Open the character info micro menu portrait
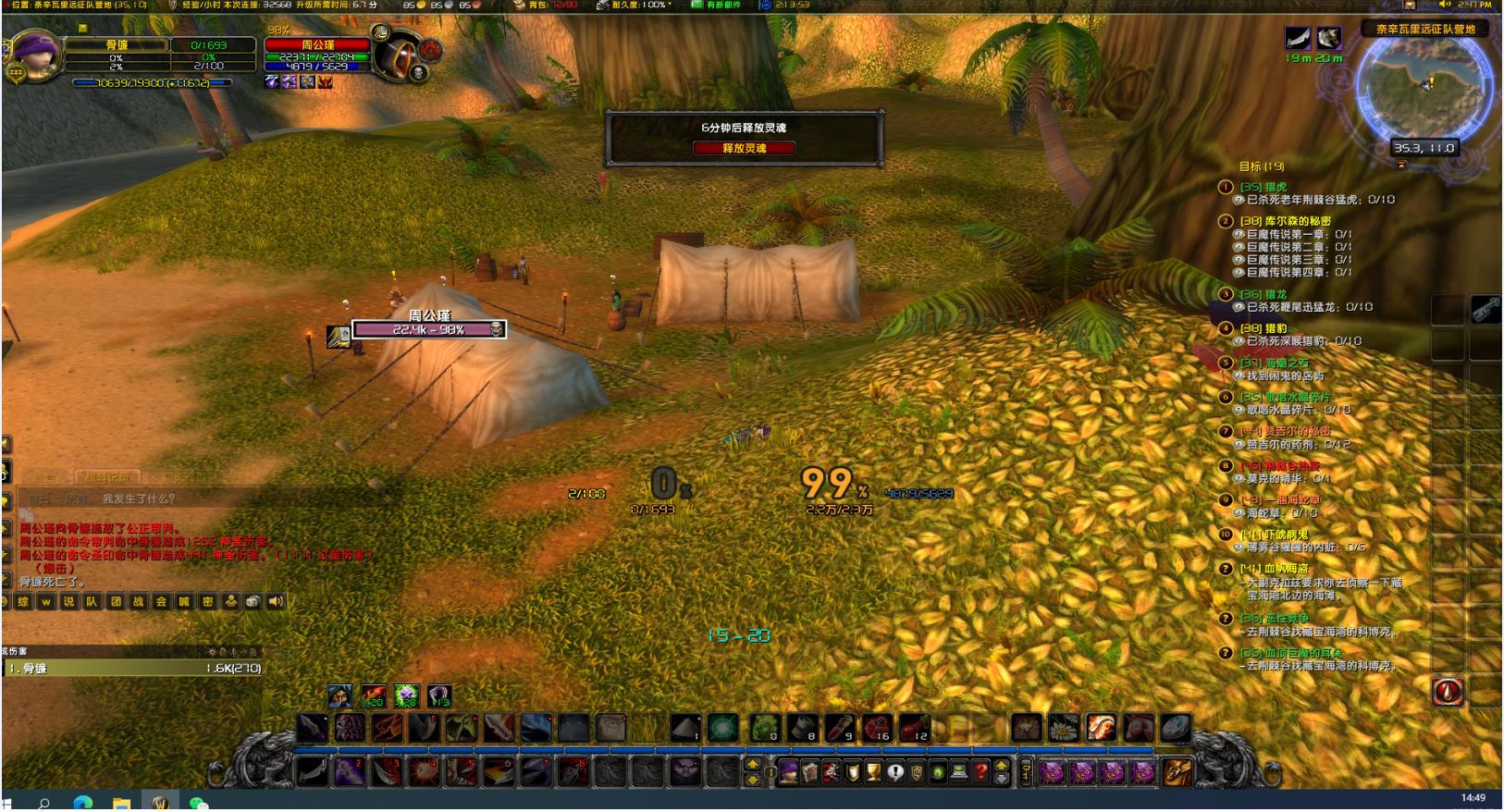The image size is (1504, 812). pyautogui.click(x=788, y=771)
